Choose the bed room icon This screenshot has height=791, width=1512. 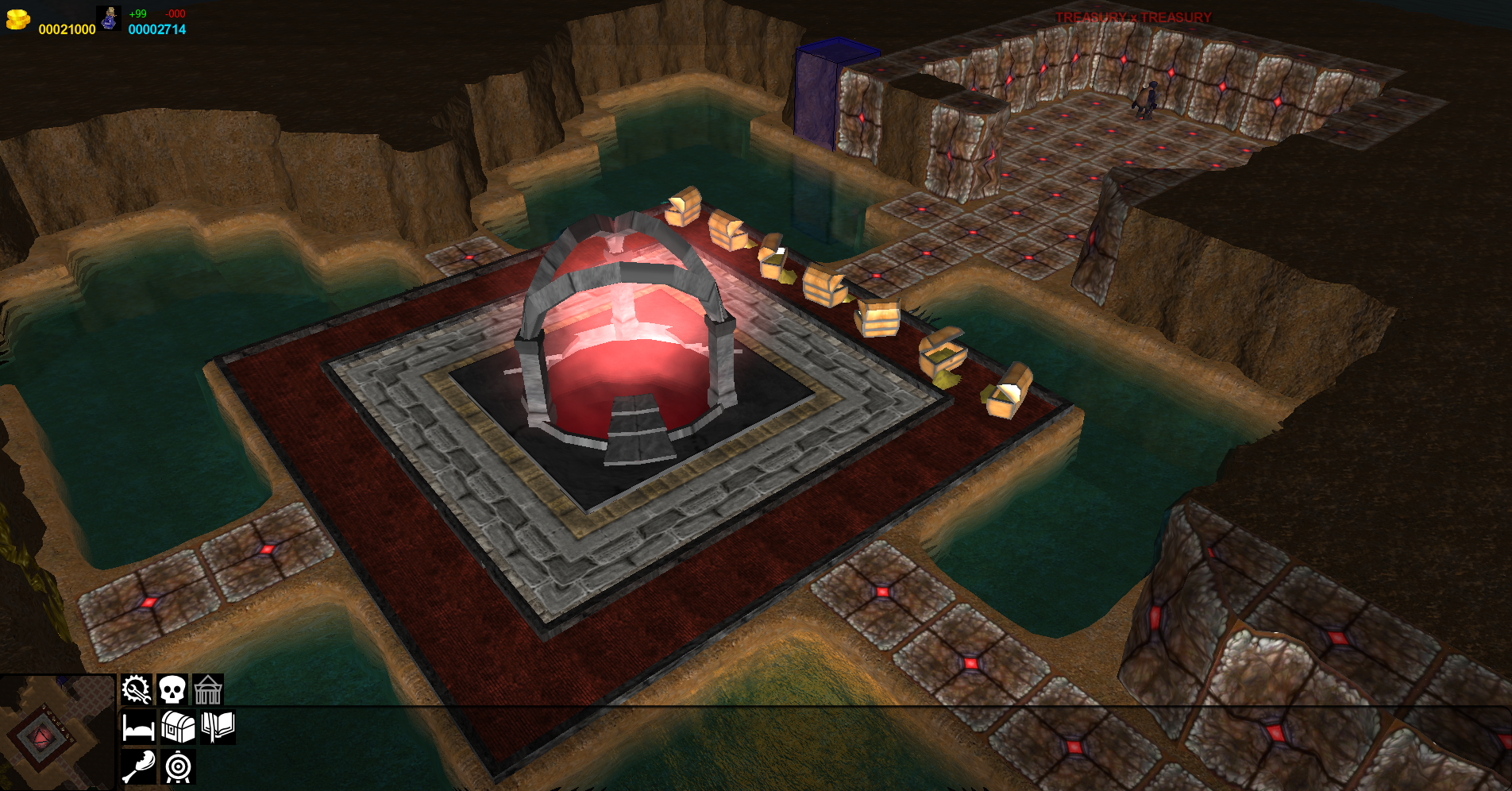(x=138, y=727)
